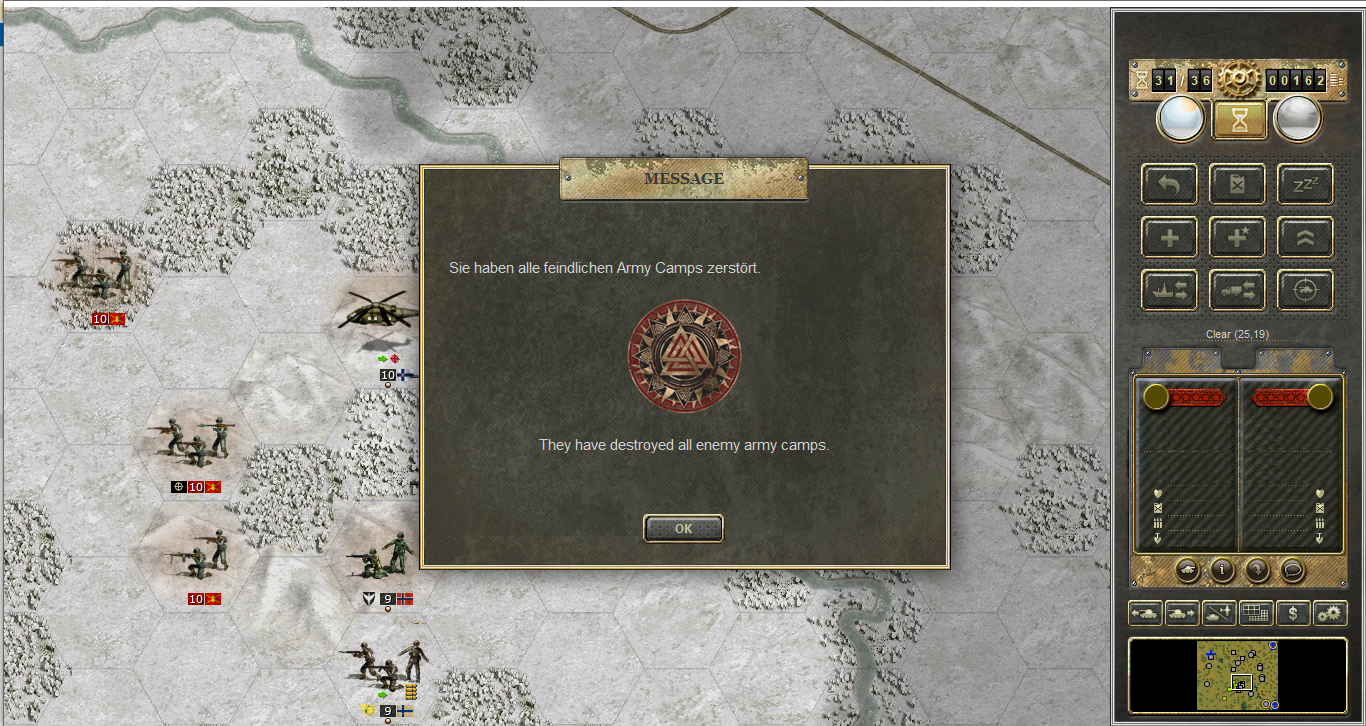Image resolution: width=1366 pixels, height=726 pixels.
Task: Click the round curved-arrow button
Action: click(x=1257, y=570)
